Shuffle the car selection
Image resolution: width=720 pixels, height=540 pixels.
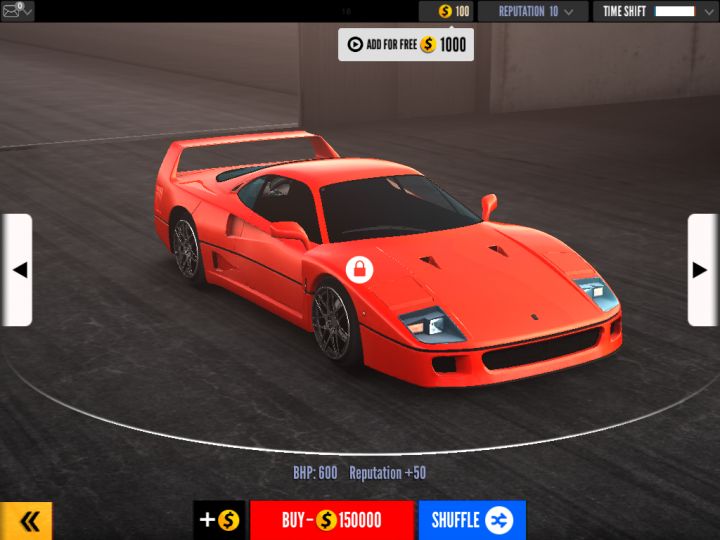[471, 520]
